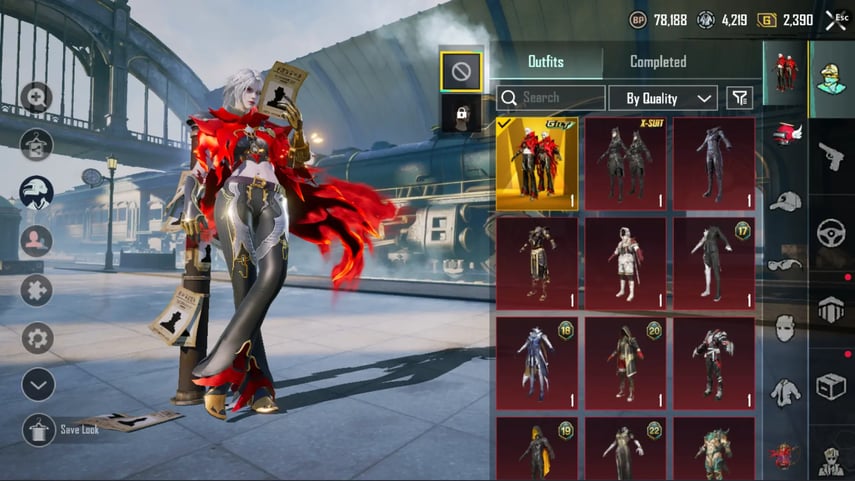Open the filter options button

click(739, 98)
